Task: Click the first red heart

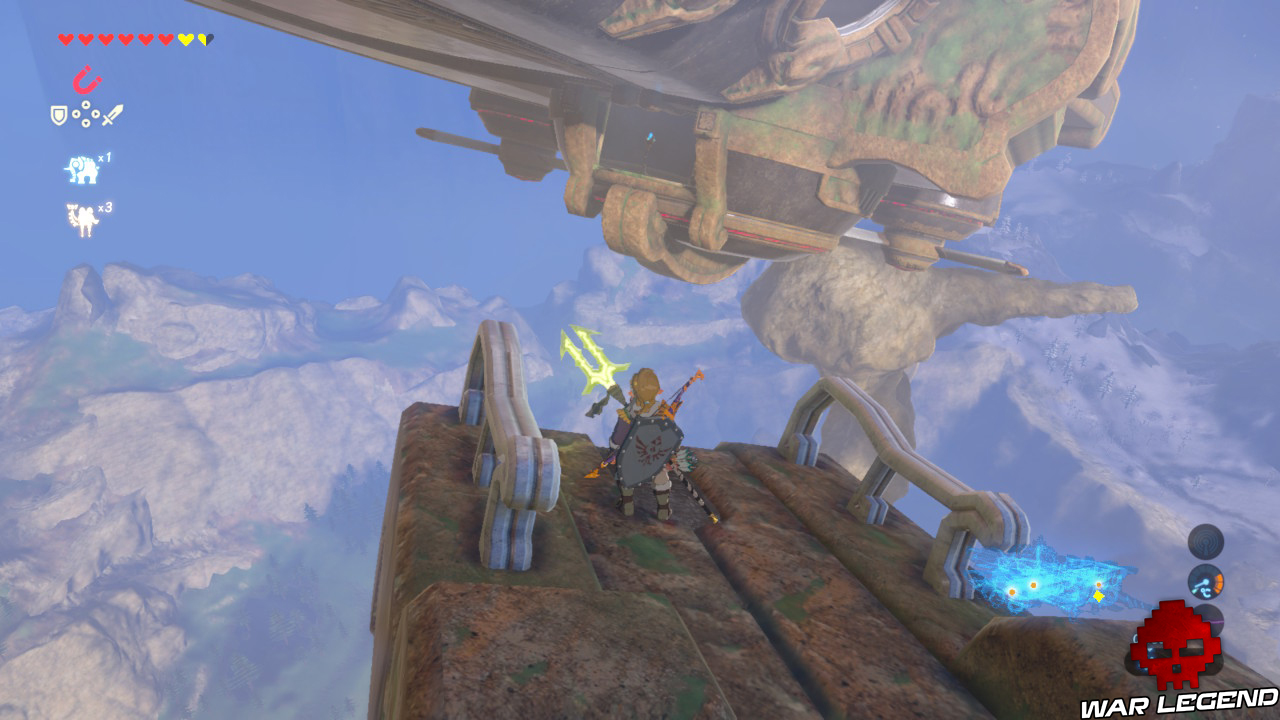Action: click(64, 39)
